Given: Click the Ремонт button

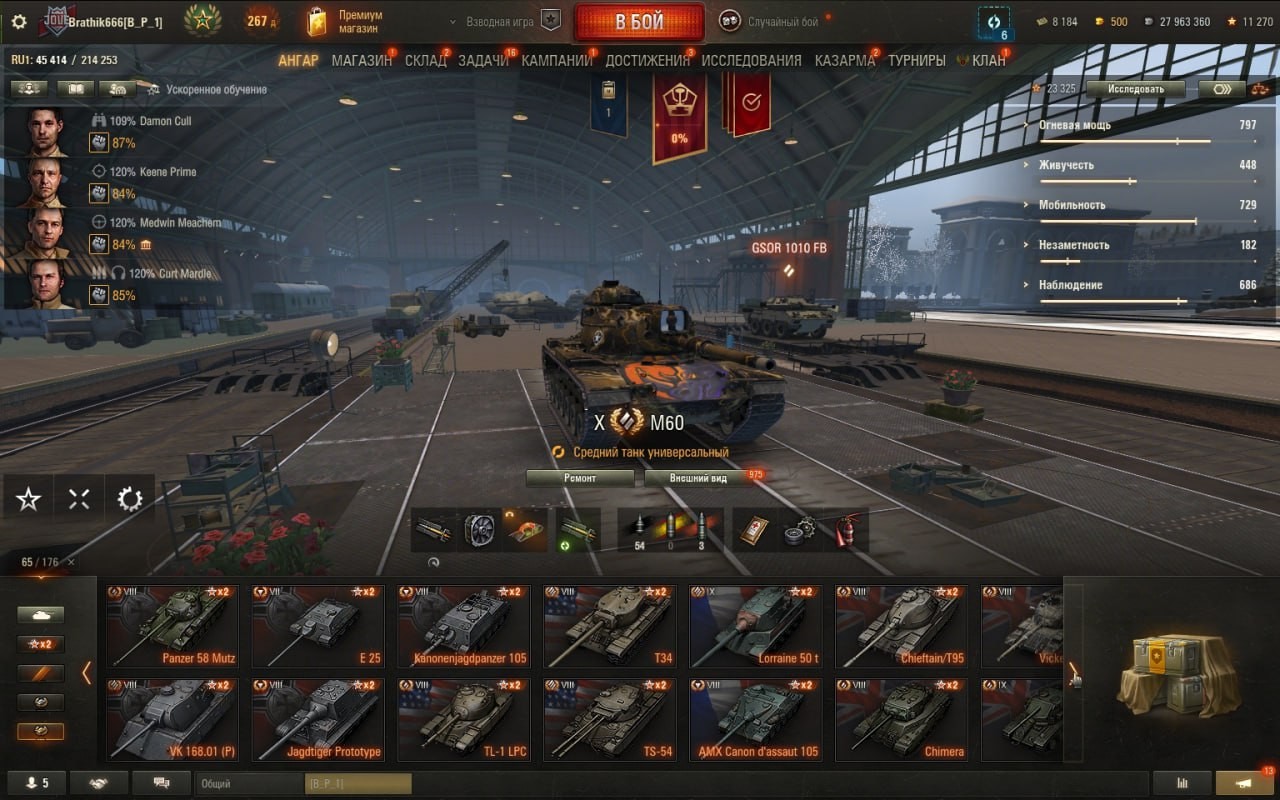Looking at the screenshot, I should (x=580, y=478).
